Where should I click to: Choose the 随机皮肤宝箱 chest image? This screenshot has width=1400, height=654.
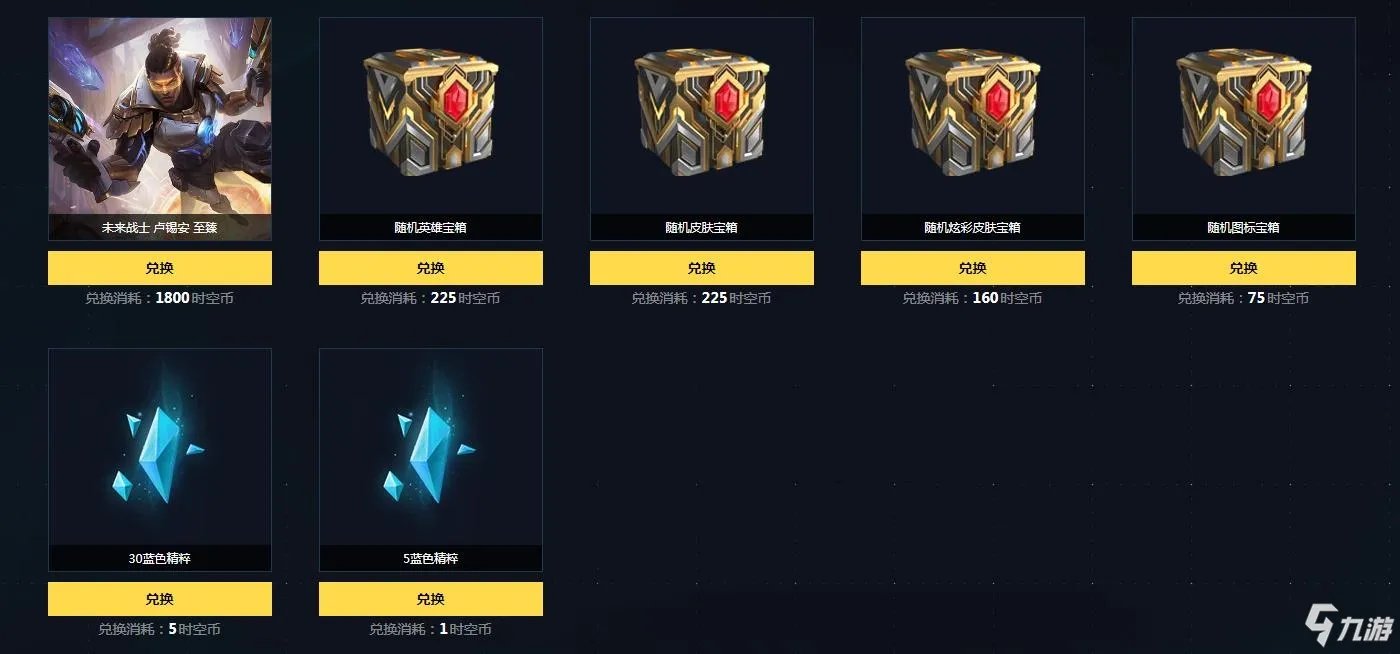pyautogui.click(x=702, y=115)
